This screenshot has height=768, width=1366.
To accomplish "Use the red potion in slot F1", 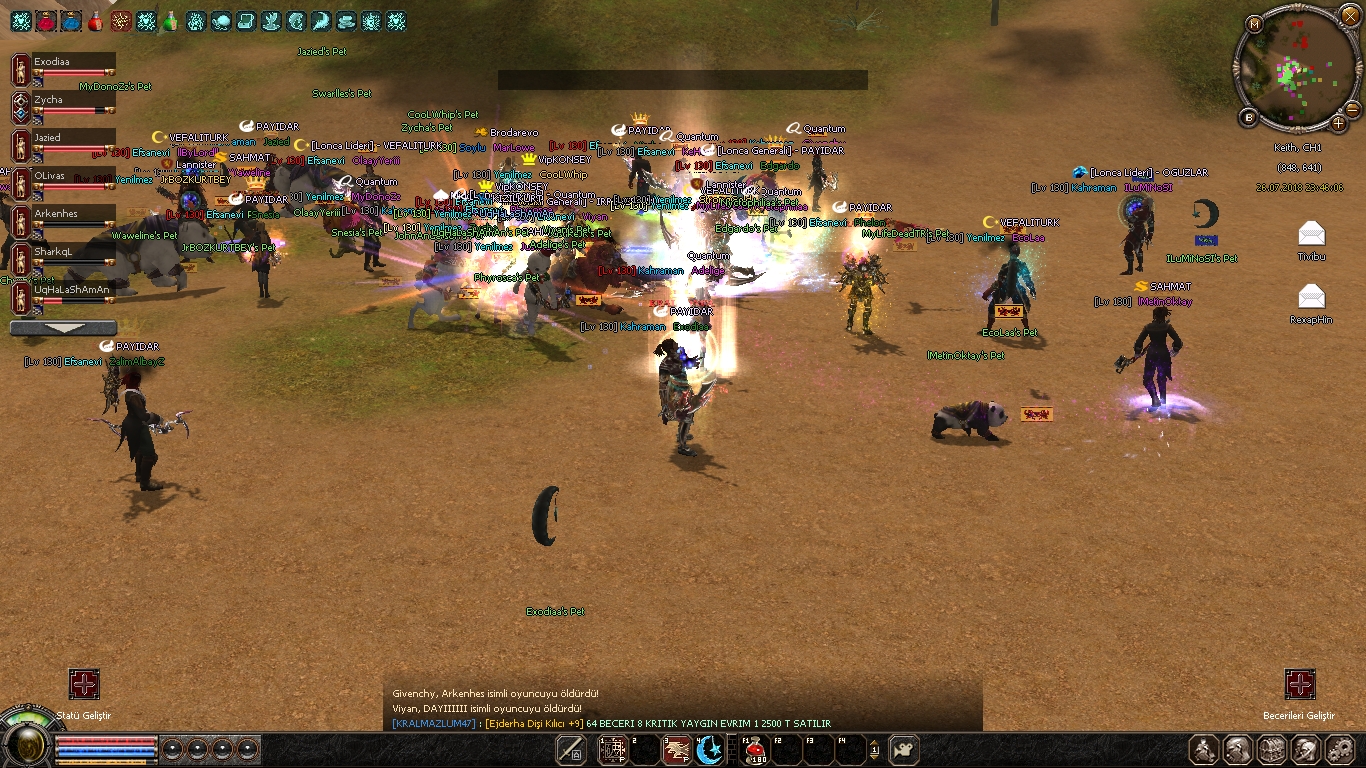I will (x=757, y=749).
